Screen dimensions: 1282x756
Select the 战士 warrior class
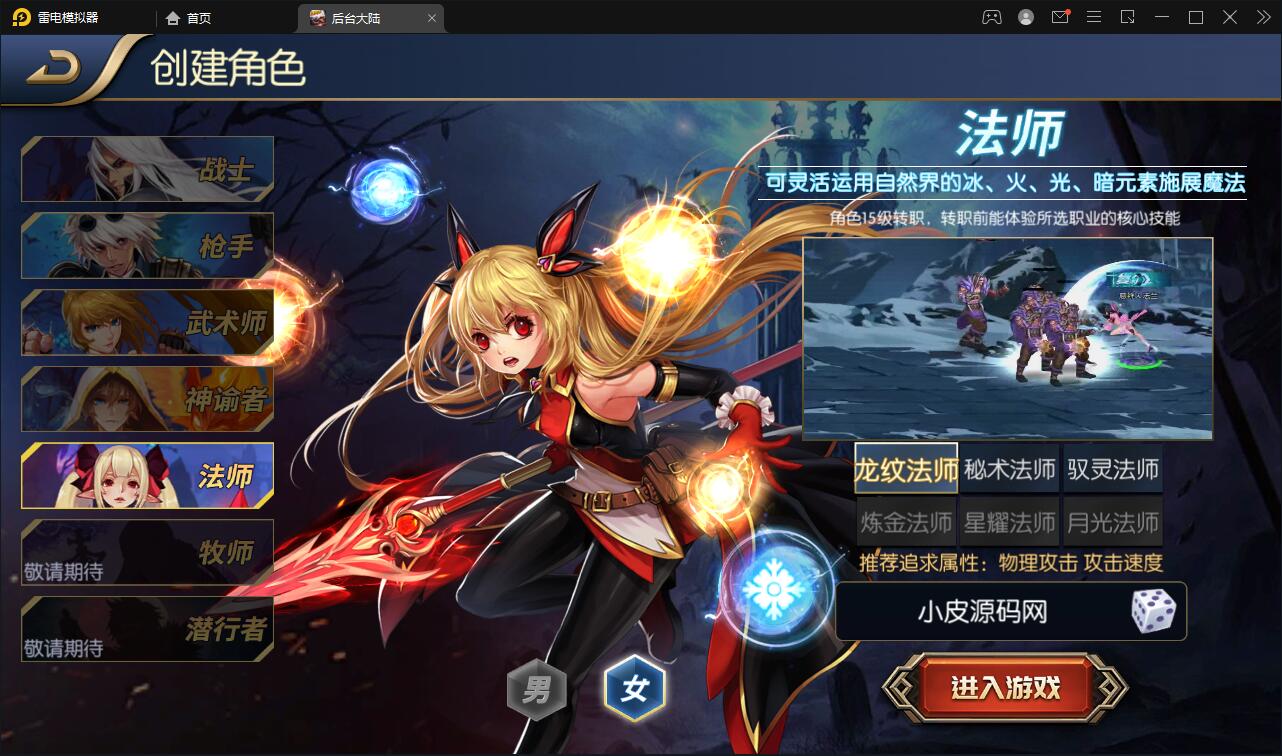pos(147,168)
